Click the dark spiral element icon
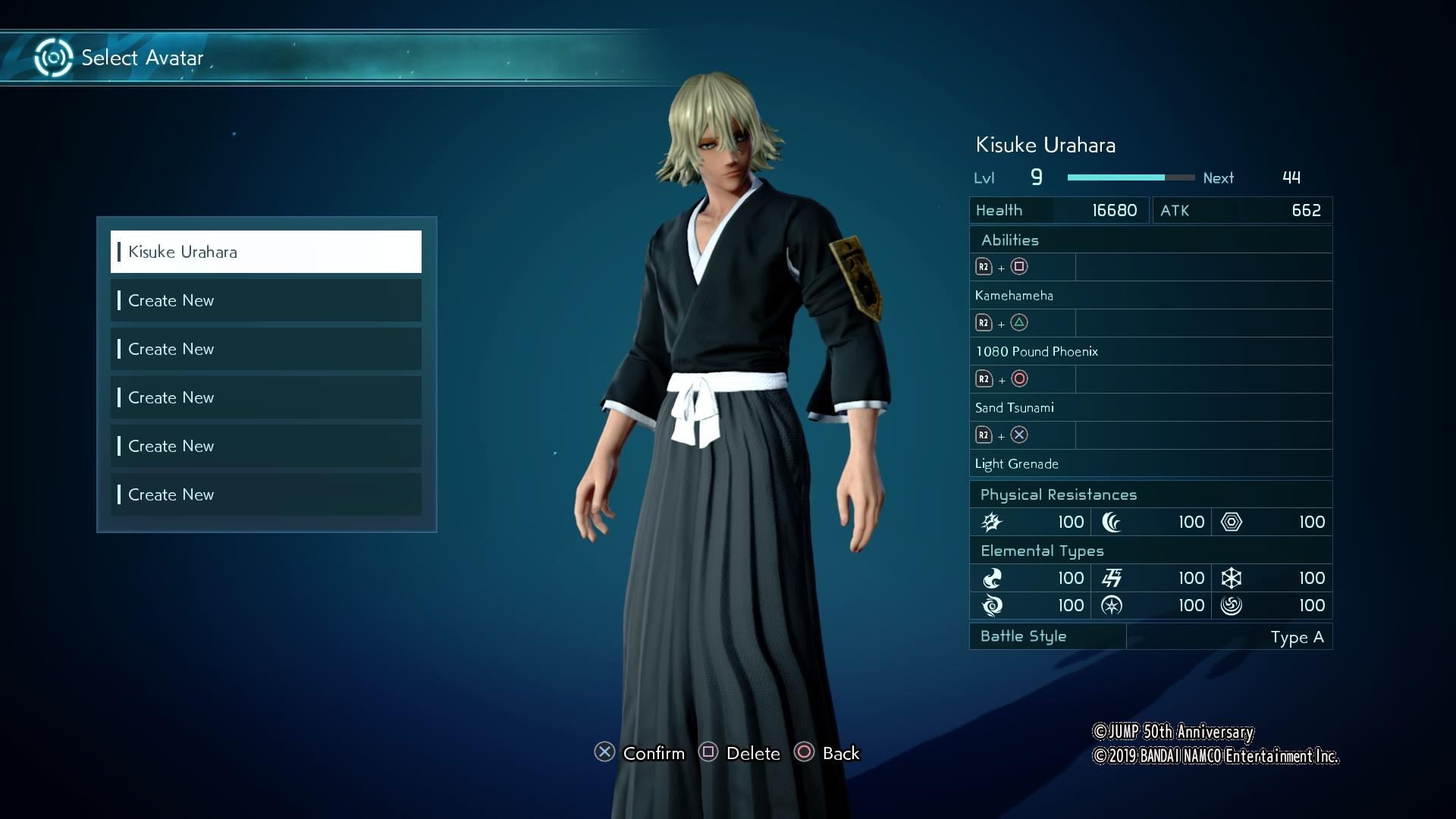Screen dimensions: 1456x819 coord(1232,605)
